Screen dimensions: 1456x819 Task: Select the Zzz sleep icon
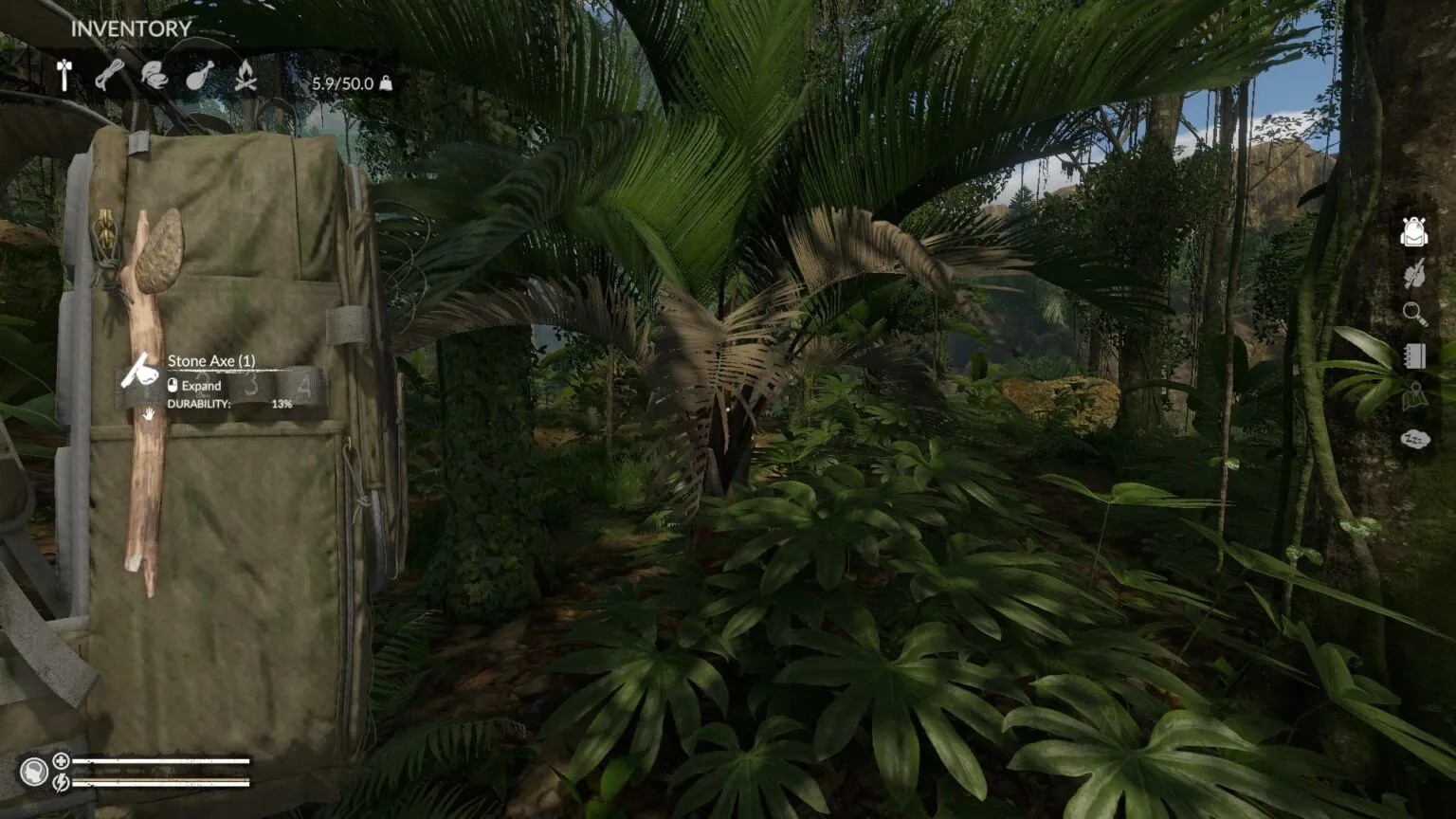(x=1414, y=439)
